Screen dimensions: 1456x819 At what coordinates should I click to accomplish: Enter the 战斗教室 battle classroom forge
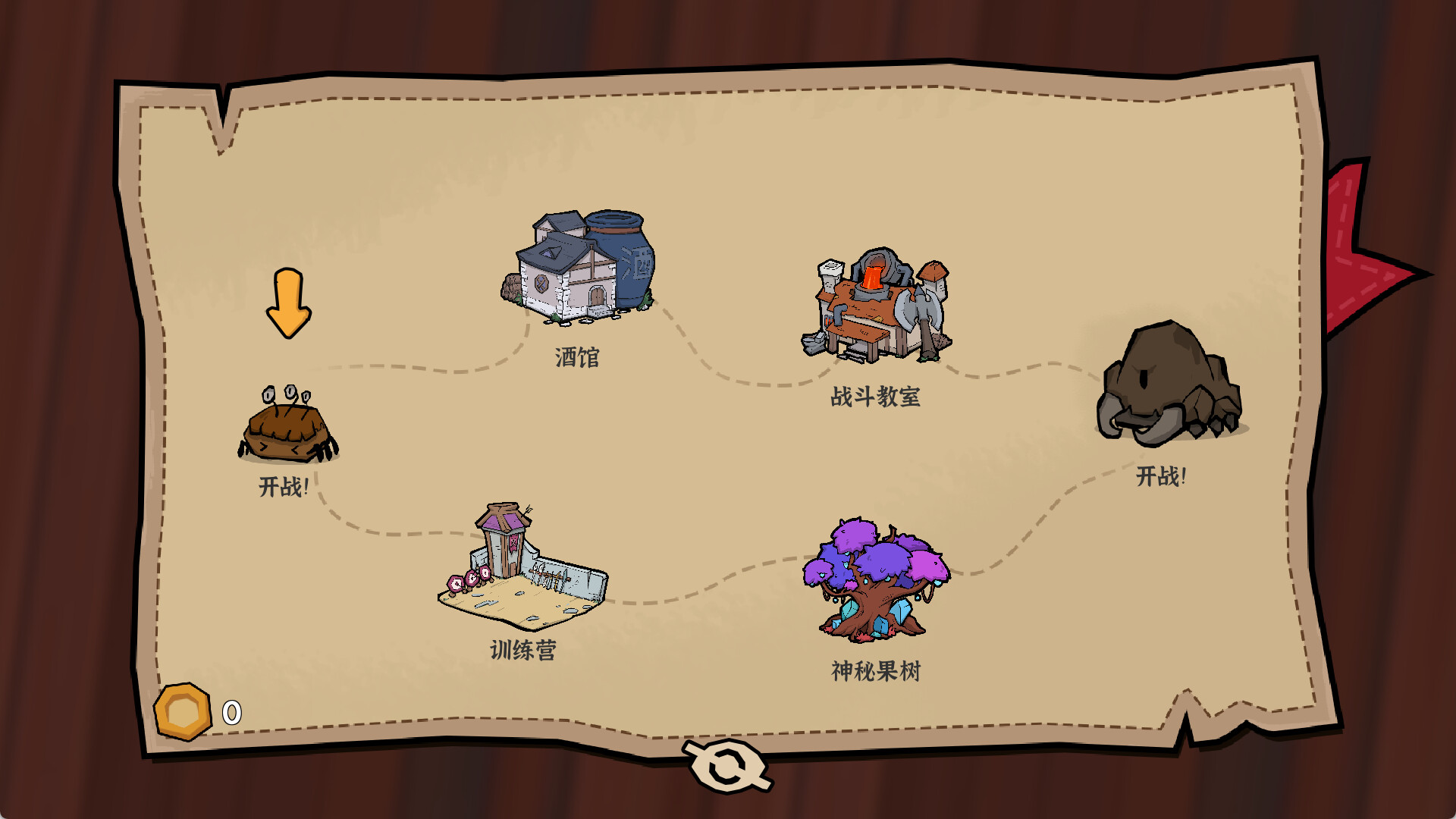[x=872, y=303]
